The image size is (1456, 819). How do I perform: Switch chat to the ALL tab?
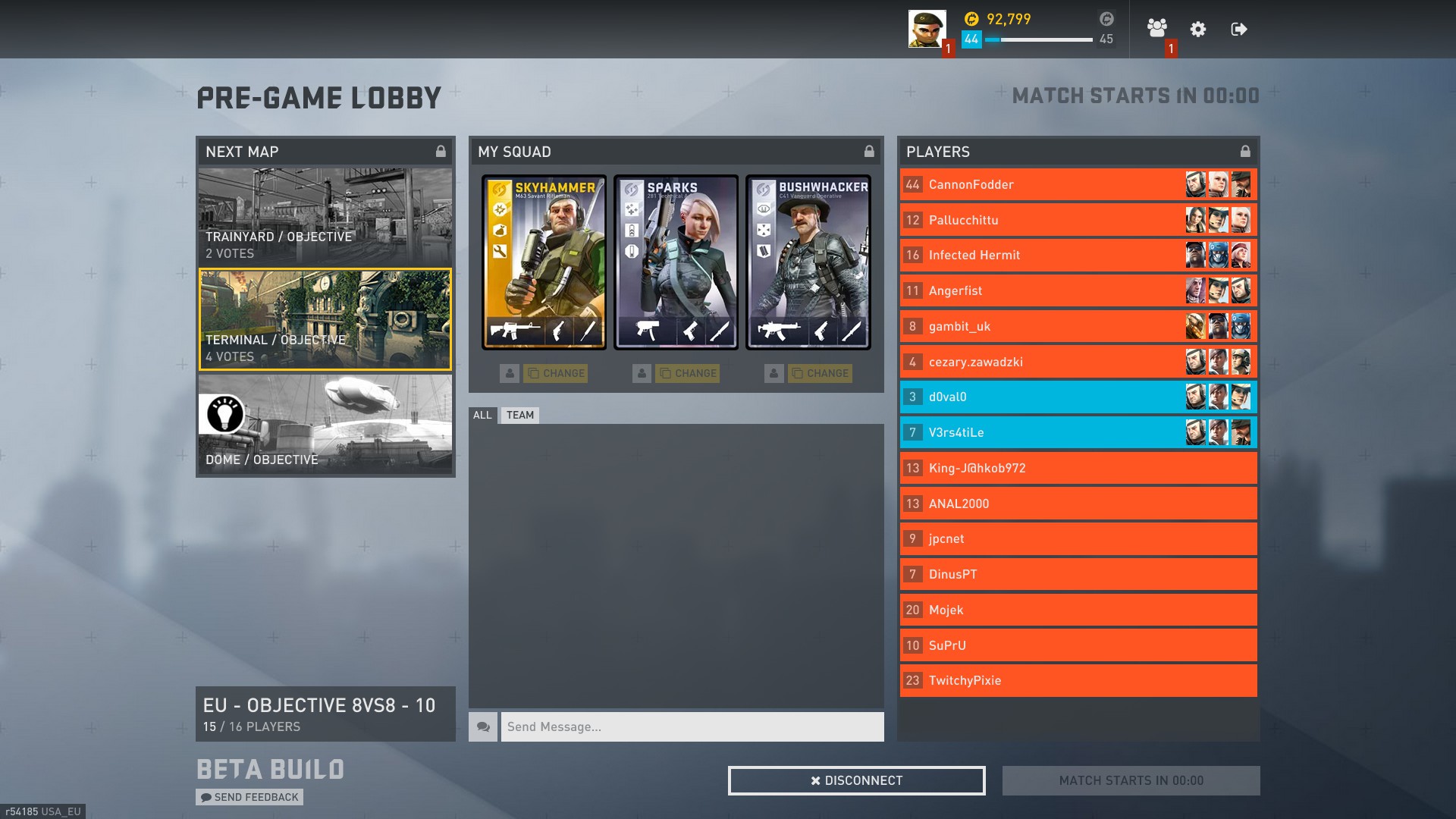point(482,415)
